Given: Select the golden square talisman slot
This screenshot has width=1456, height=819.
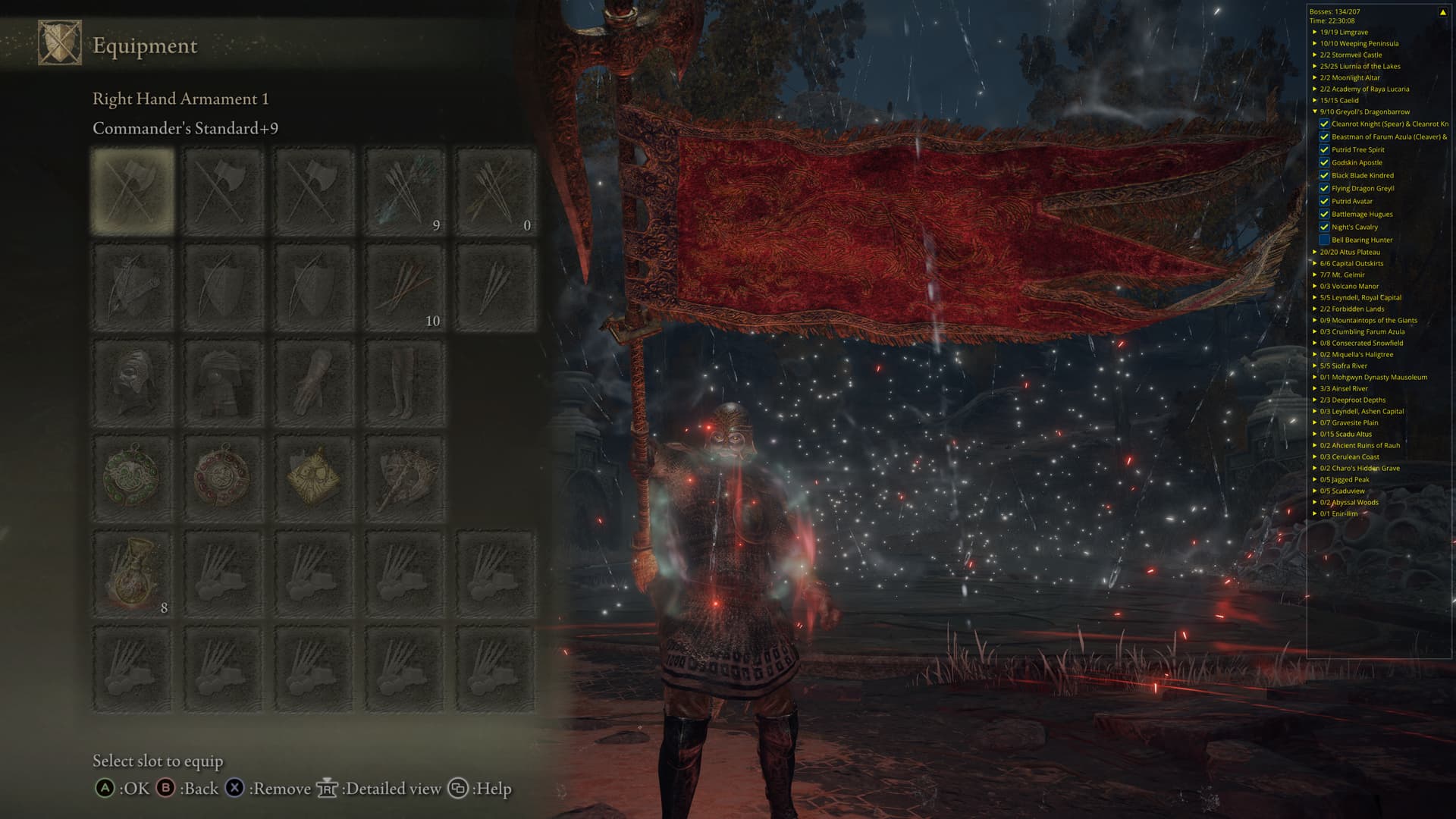Looking at the screenshot, I should click(x=314, y=478).
